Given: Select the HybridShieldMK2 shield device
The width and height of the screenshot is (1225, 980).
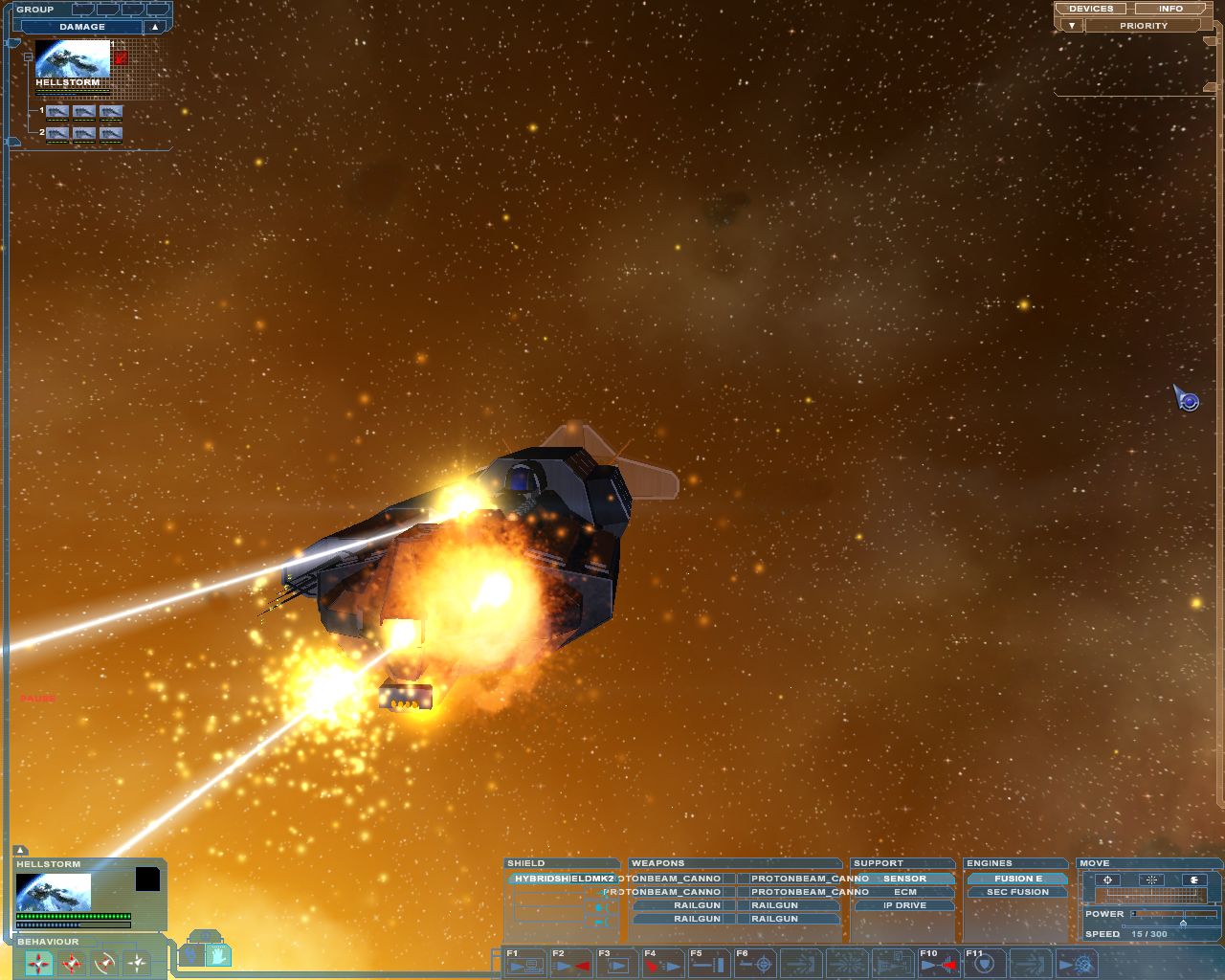Looking at the screenshot, I should [563, 879].
